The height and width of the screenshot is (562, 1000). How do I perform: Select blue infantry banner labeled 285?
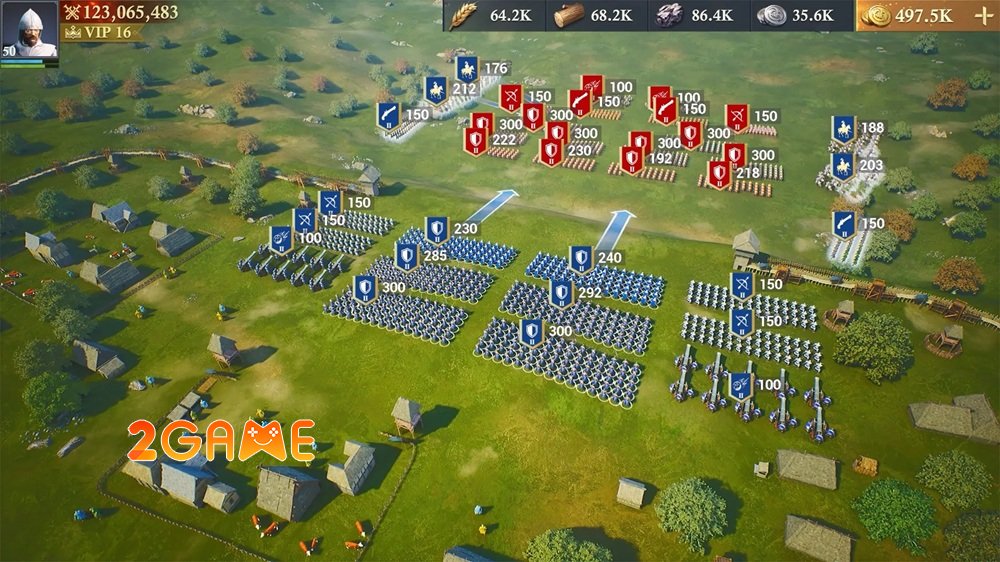pos(406,257)
